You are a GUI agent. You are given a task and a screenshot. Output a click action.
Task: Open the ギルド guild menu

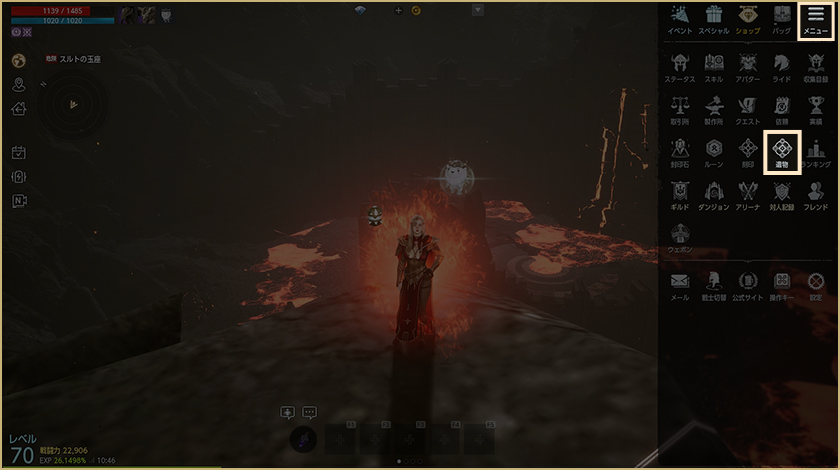pyautogui.click(x=680, y=194)
